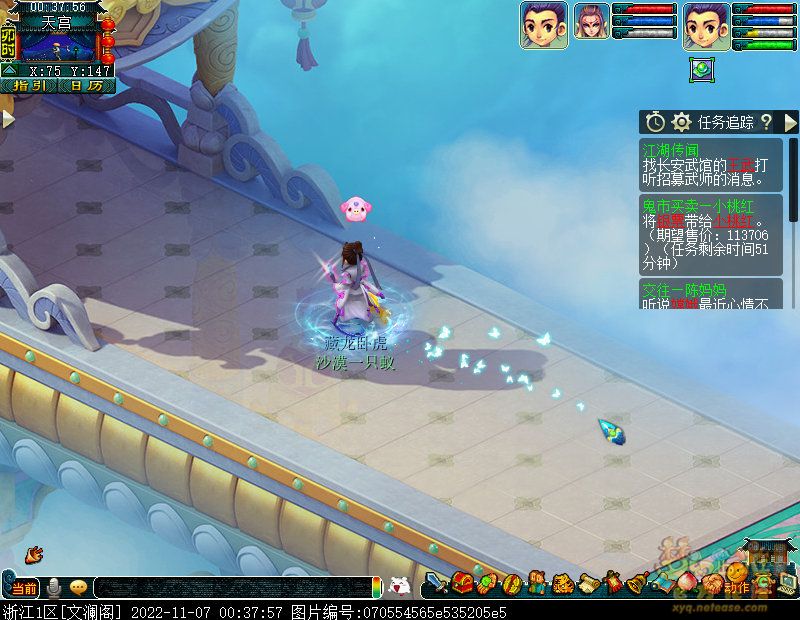This screenshot has height=620, width=800.
Task: Click the 天宫 minimap preview
Action: click(x=58, y=45)
